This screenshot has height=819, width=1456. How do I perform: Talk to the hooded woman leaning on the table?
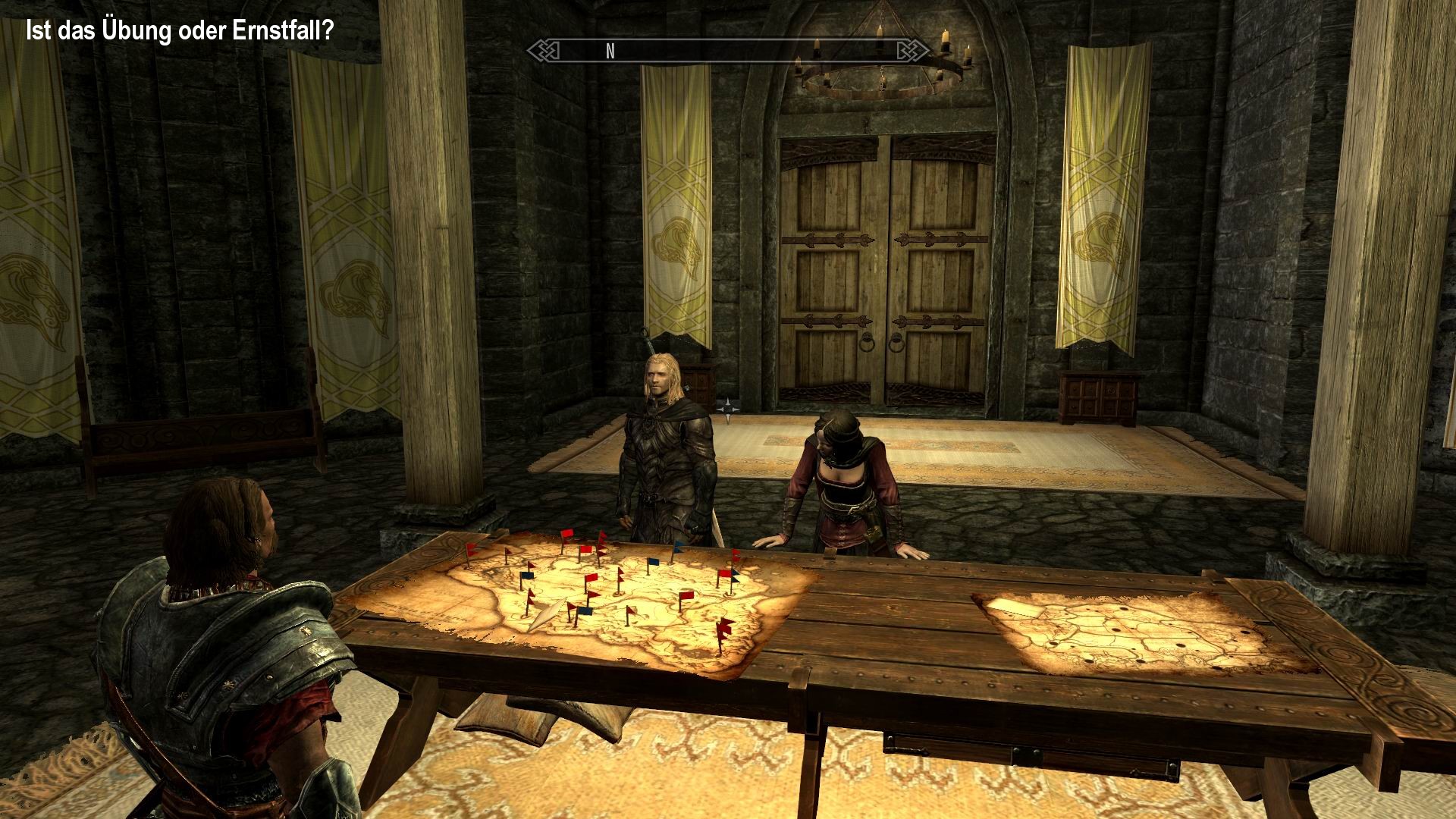pos(842,470)
